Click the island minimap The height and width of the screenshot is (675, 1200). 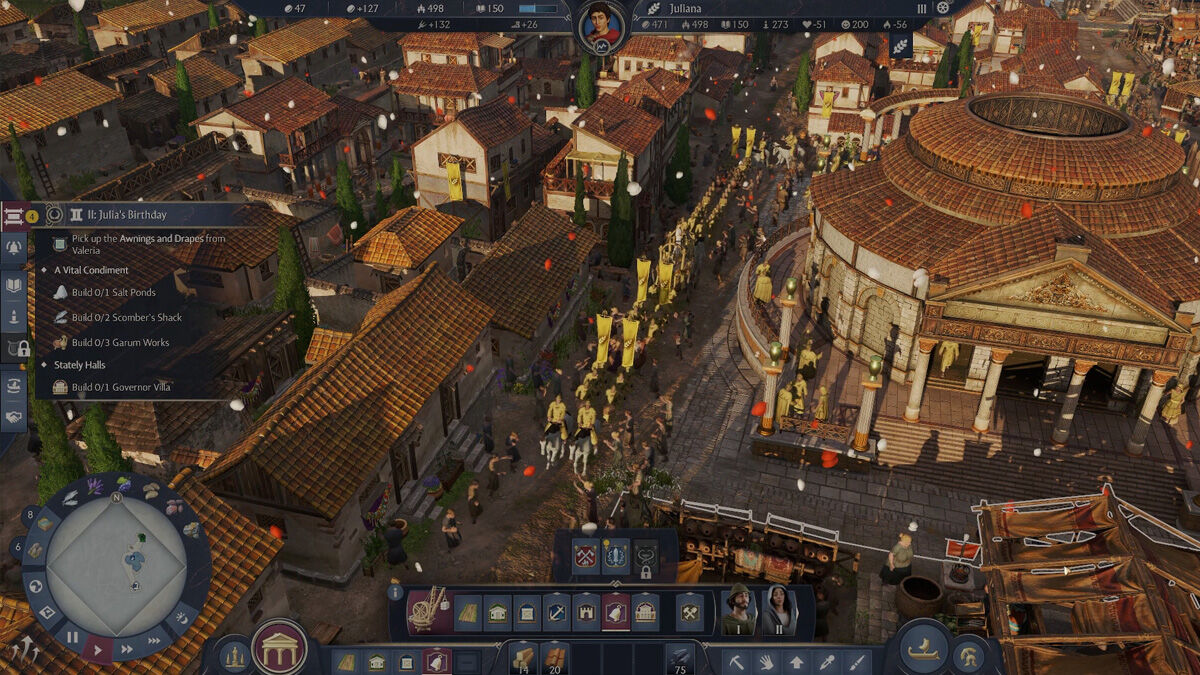115,565
